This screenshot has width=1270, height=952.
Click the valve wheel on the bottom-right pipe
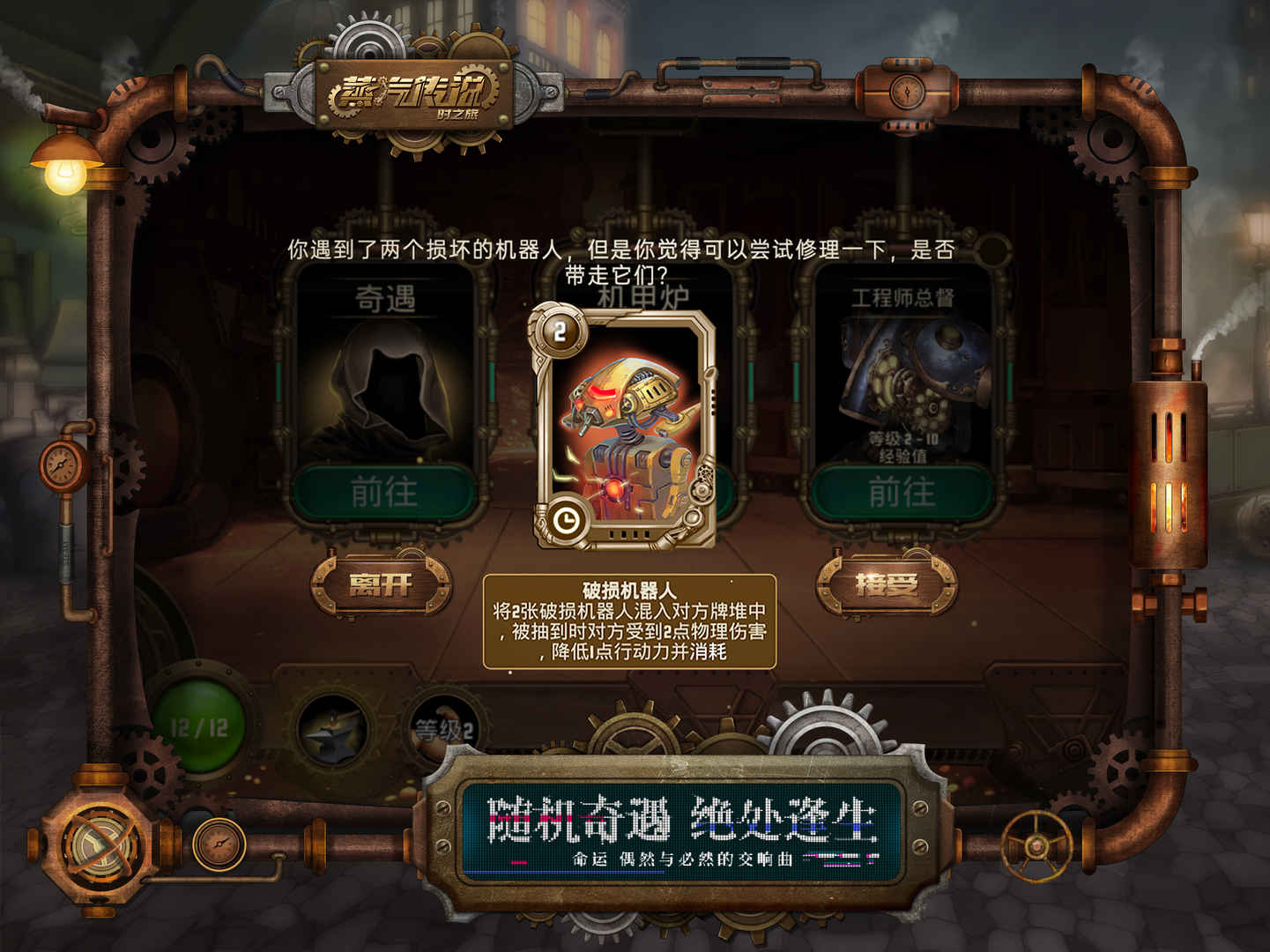point(1036,844)
